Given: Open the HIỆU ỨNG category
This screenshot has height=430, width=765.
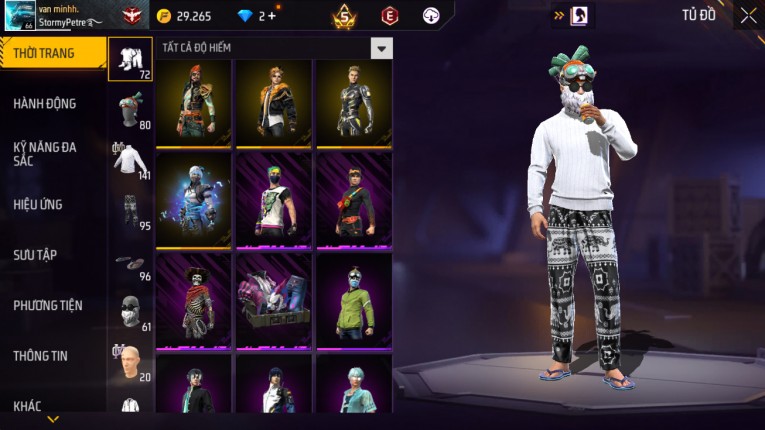Looking at the screenshot, I should pyautogui.click(x=38, y=204).
